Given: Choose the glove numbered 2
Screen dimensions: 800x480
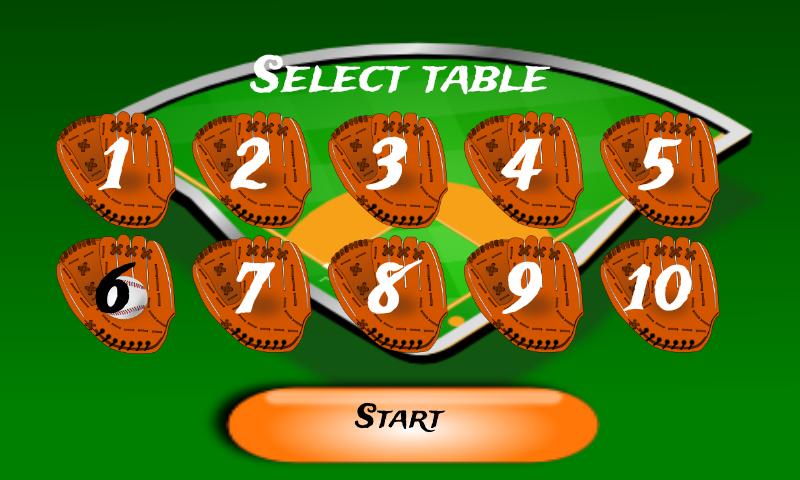Looking at the screenshot, I should click(x=250, y=168).
